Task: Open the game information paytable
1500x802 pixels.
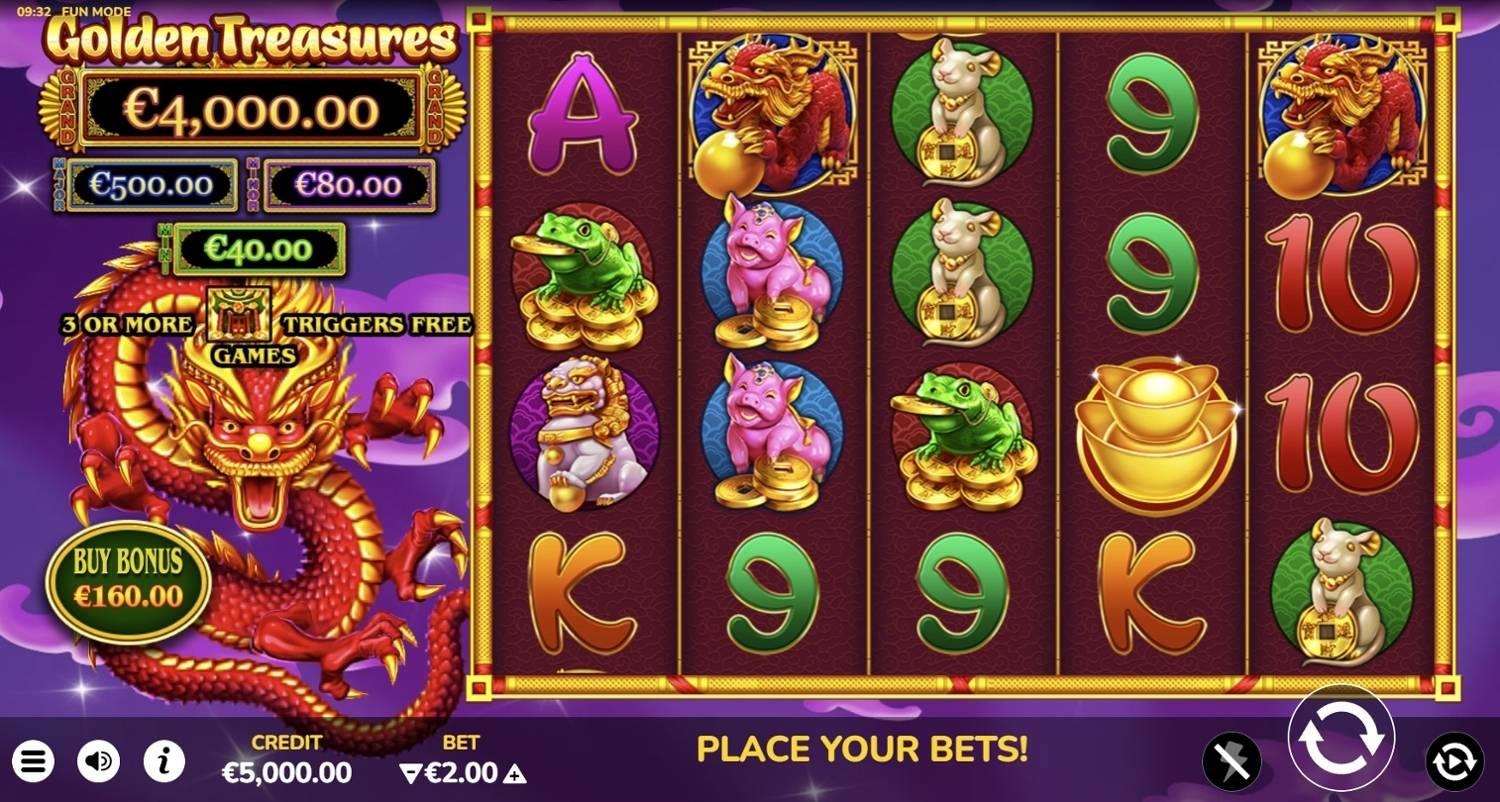Action: point(166,762)
